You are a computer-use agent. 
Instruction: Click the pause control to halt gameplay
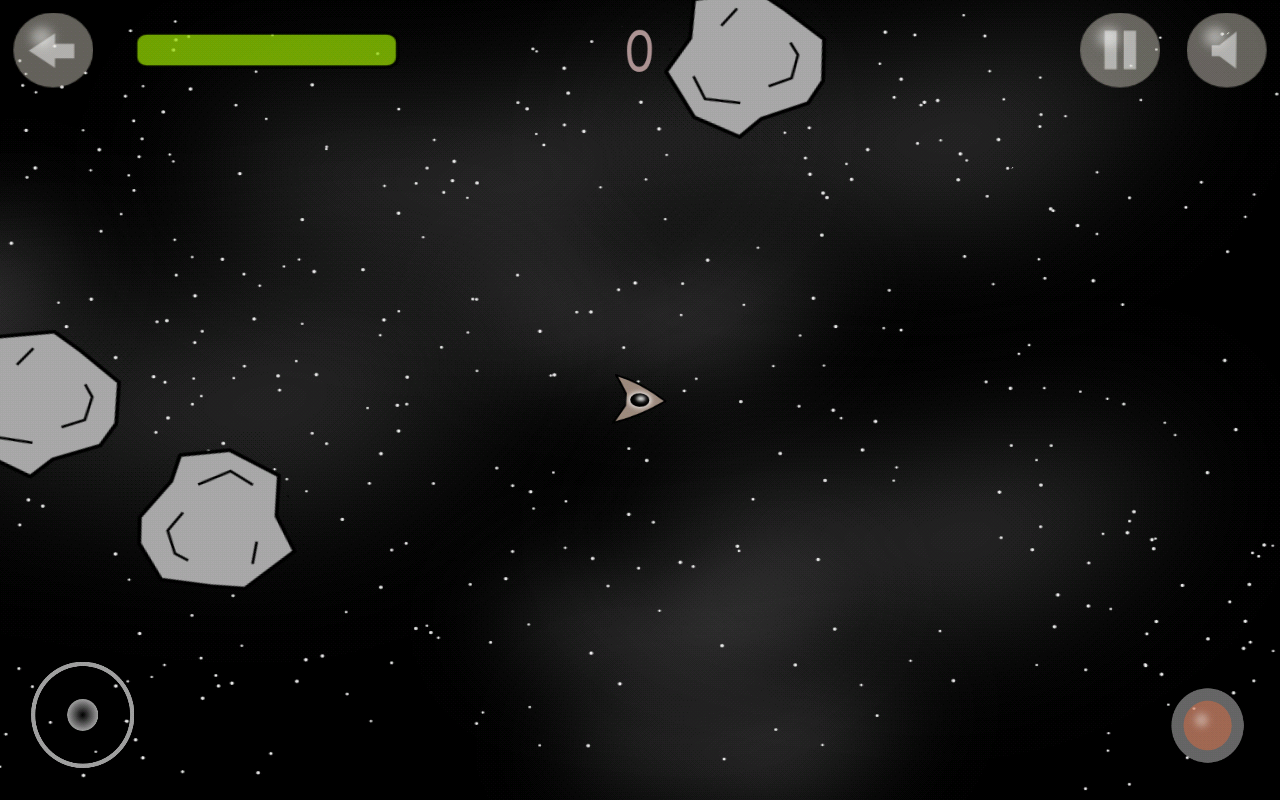point(1119,49)
